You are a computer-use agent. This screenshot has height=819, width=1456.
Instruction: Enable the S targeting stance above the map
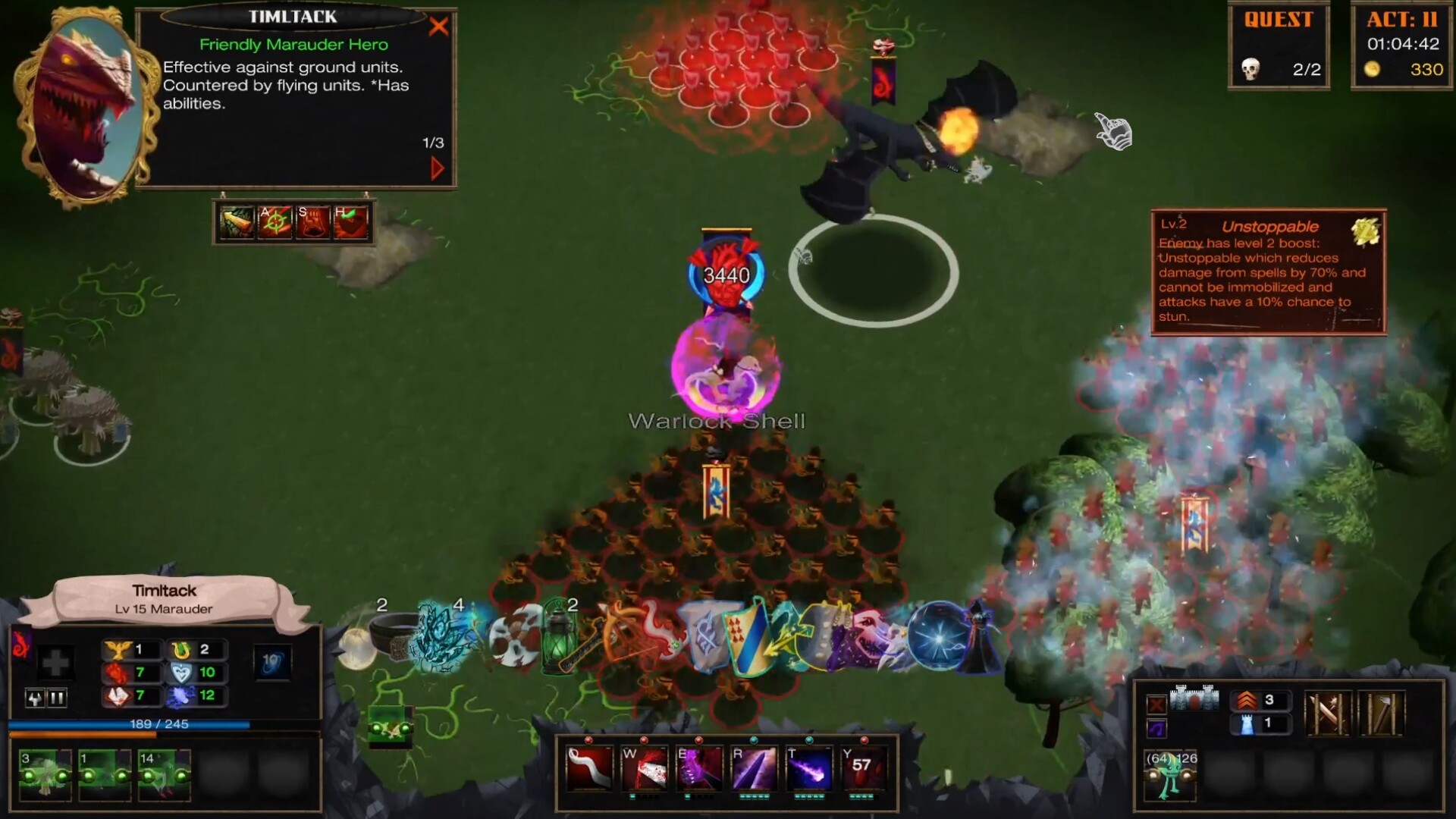[313, 221]
